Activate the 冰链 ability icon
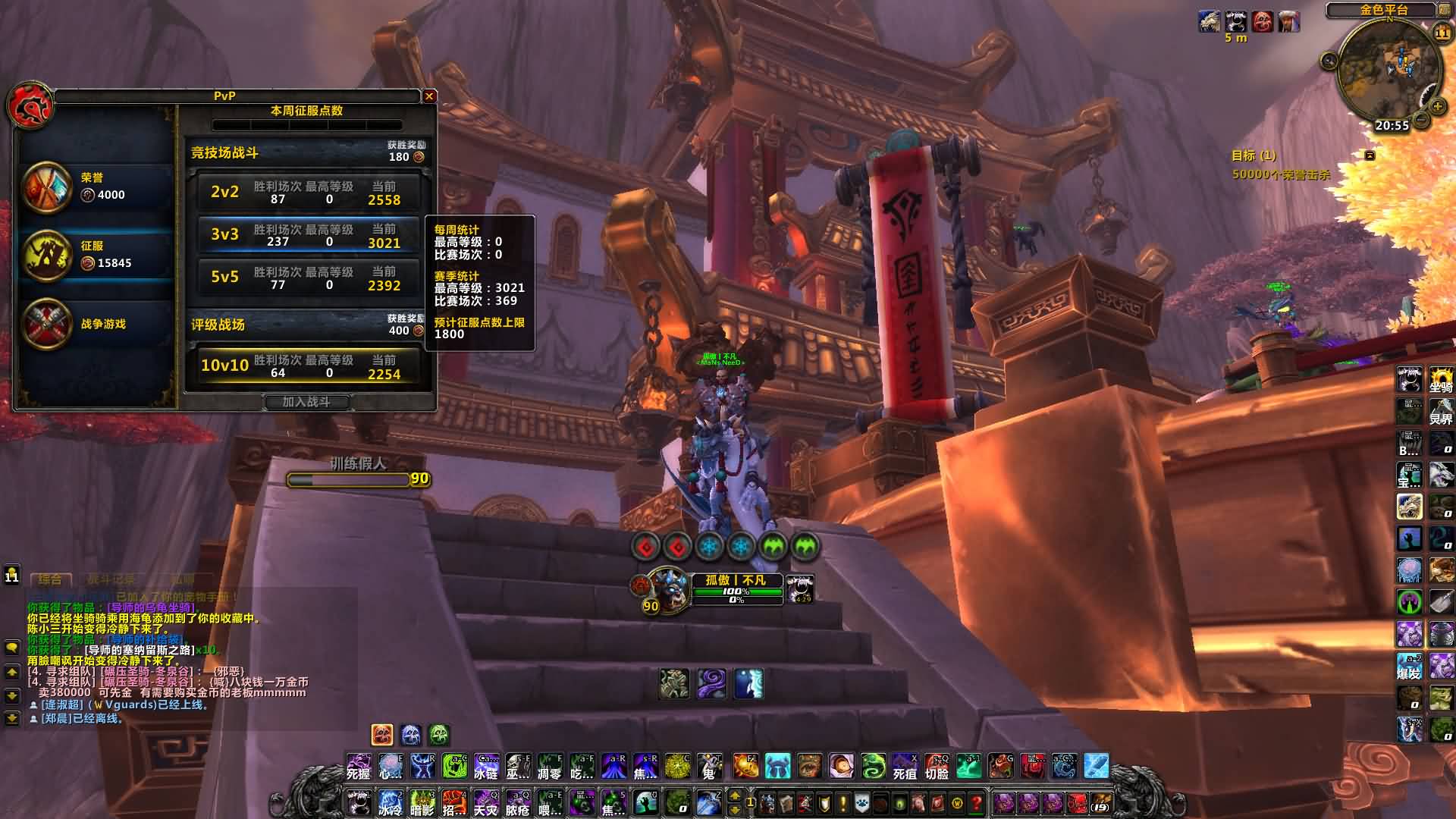The height and width of the screenshot is (819, 1456). coord(486,767)
